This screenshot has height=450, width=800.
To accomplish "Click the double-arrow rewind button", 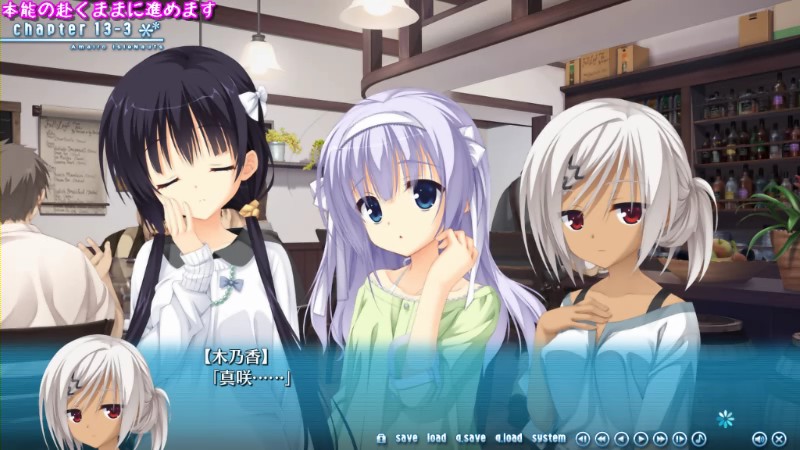I will (602, 438).
